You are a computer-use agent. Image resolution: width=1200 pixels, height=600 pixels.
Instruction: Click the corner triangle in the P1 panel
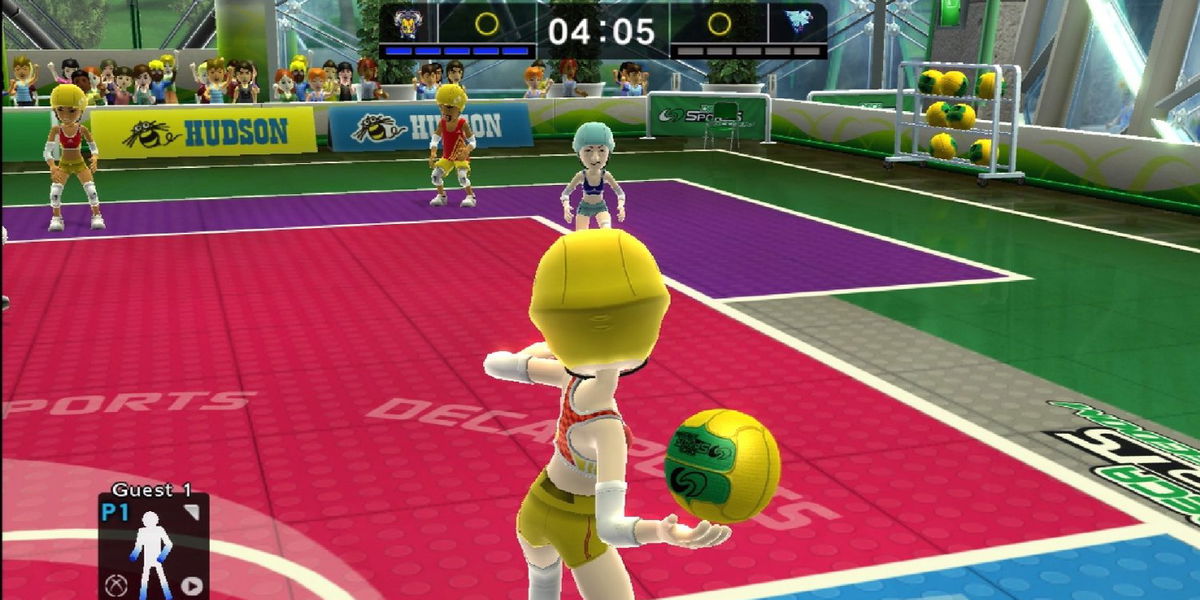pyautogui.click(x=191, y=512)
